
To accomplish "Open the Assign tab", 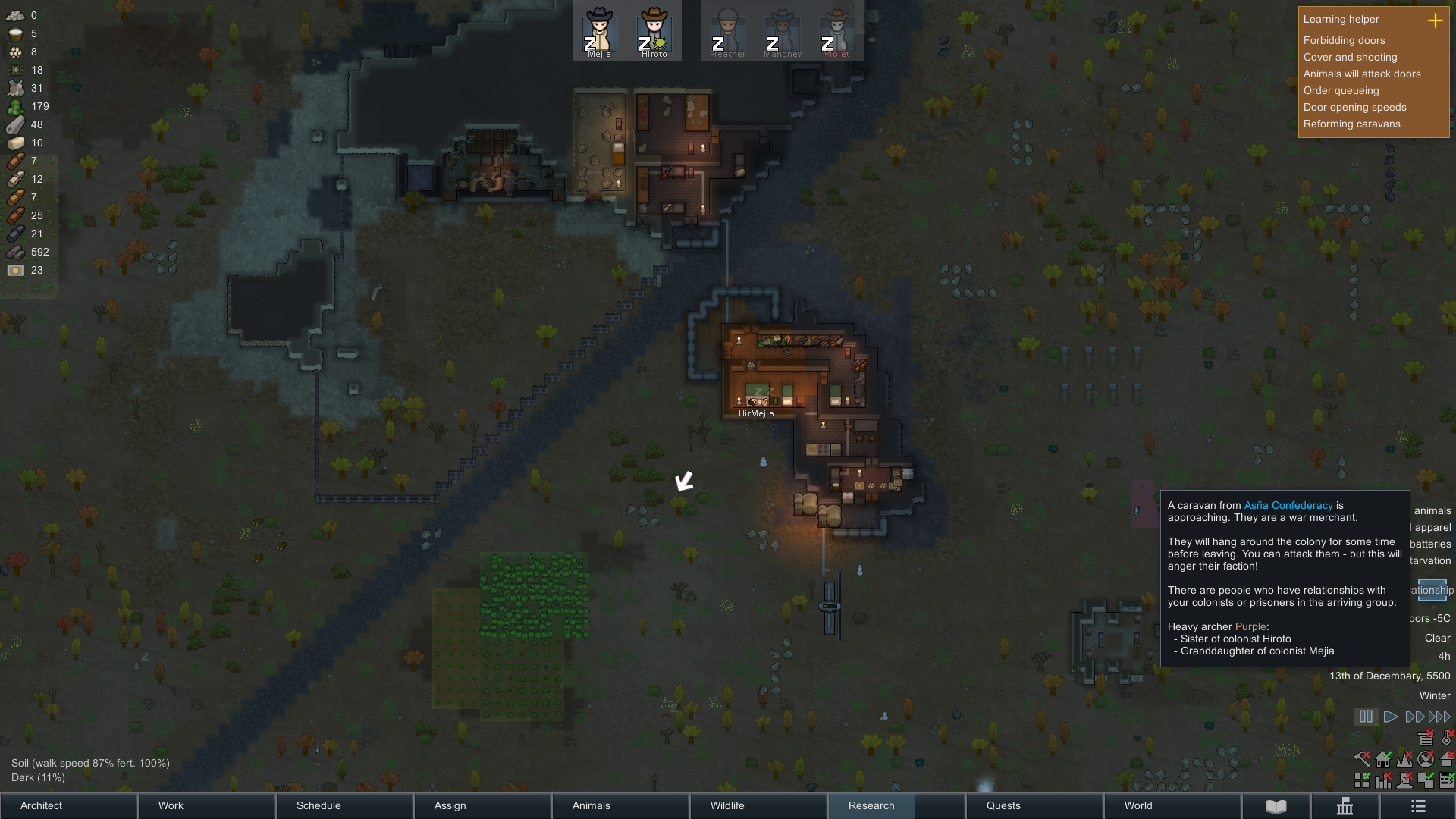I will (482, 805).
